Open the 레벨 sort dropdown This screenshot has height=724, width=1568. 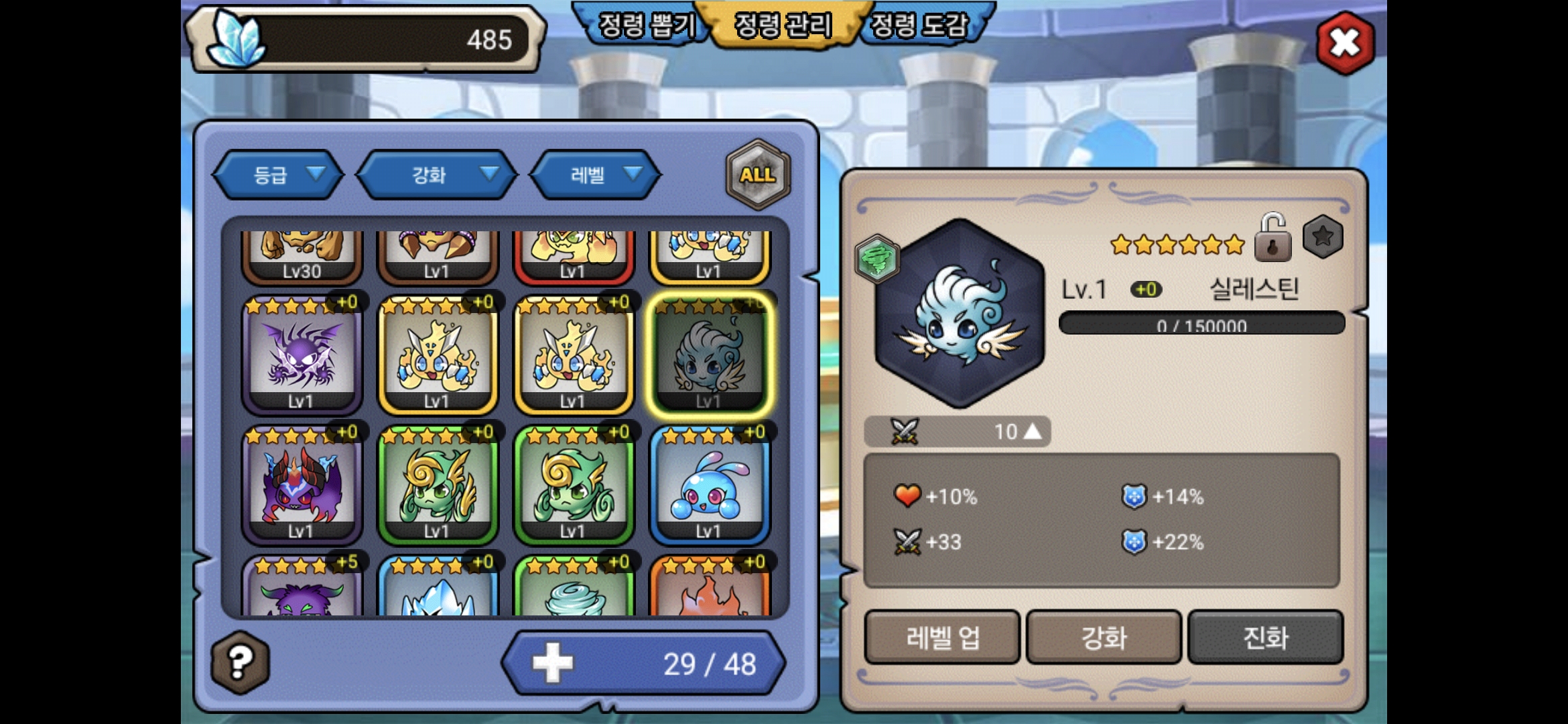coord(596,175)
